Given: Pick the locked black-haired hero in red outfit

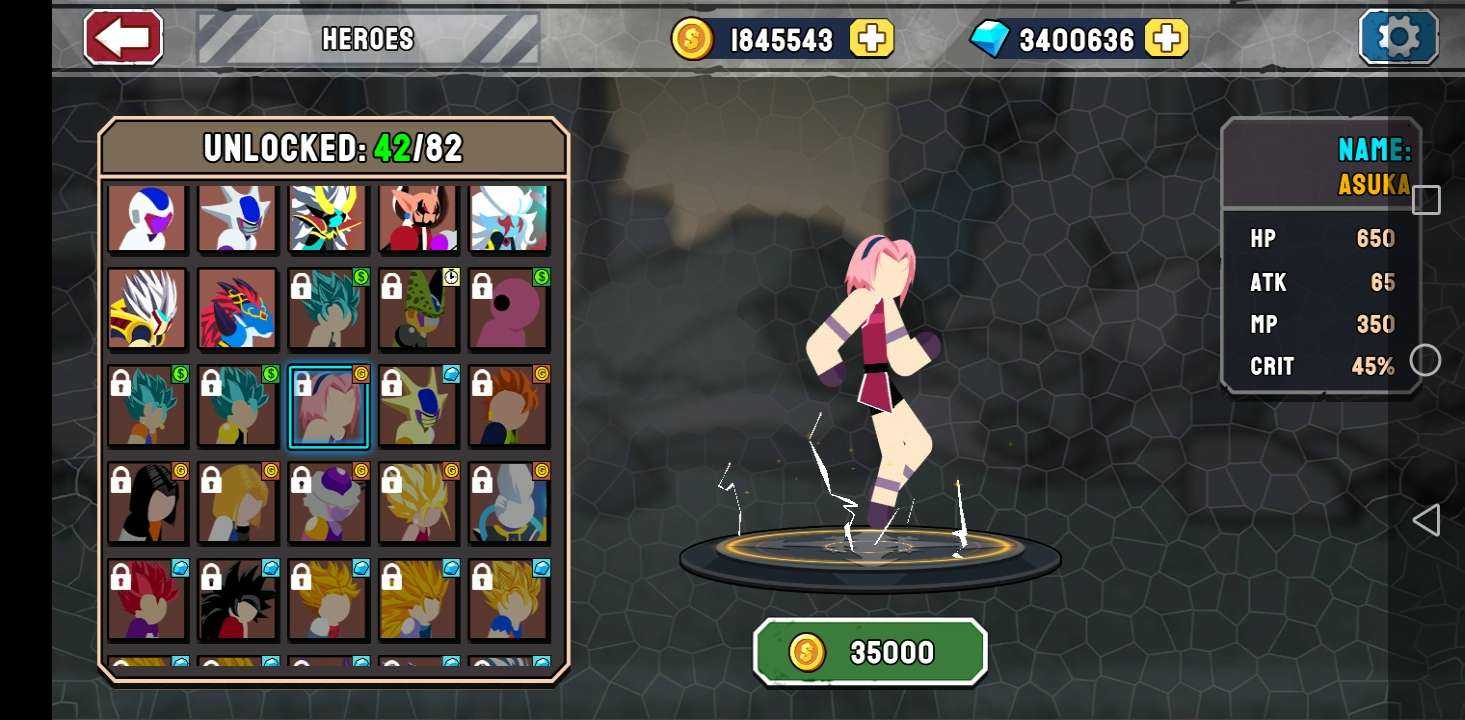Looking at the screenshot, I should pyautogui.click(x=237, y=600).
